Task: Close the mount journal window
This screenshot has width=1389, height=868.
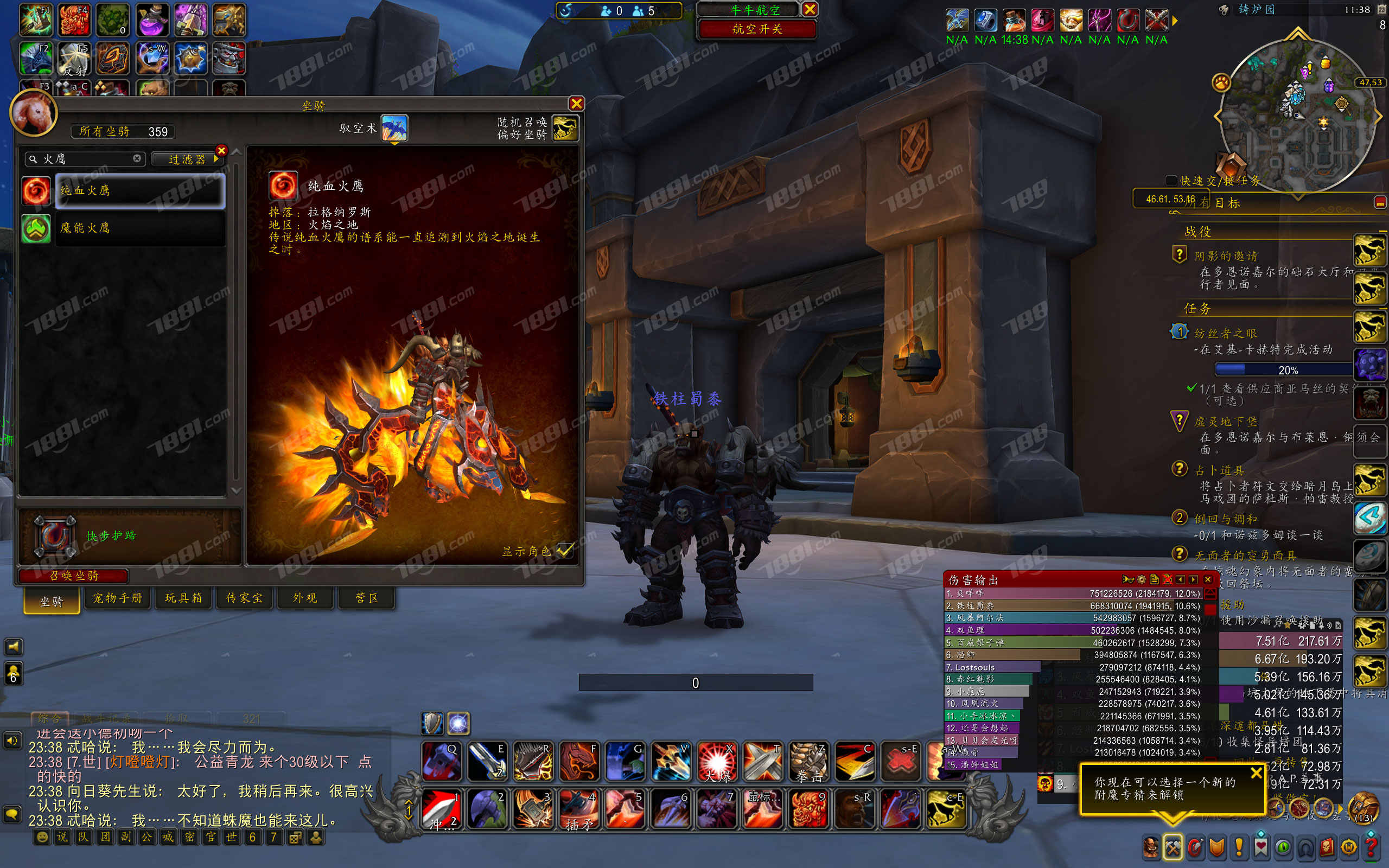Action: tap(576, 103)
